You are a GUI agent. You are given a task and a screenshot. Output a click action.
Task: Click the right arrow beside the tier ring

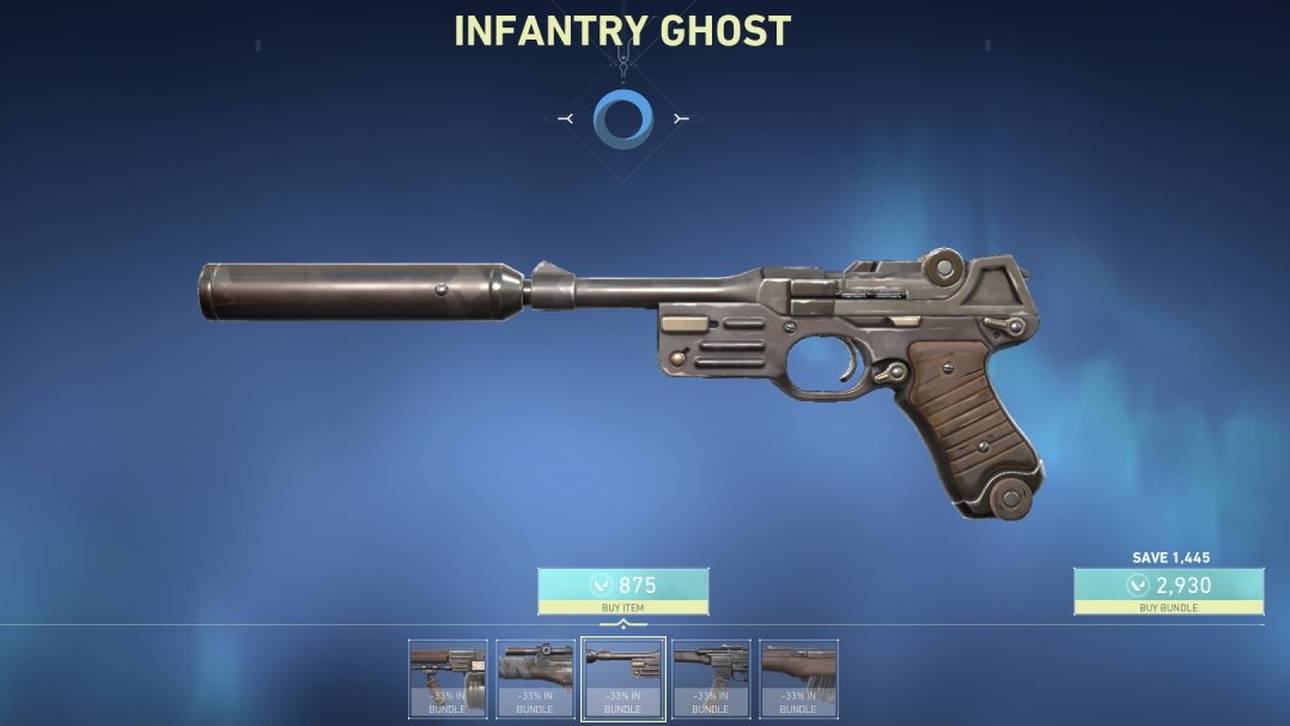click(680, 117)
